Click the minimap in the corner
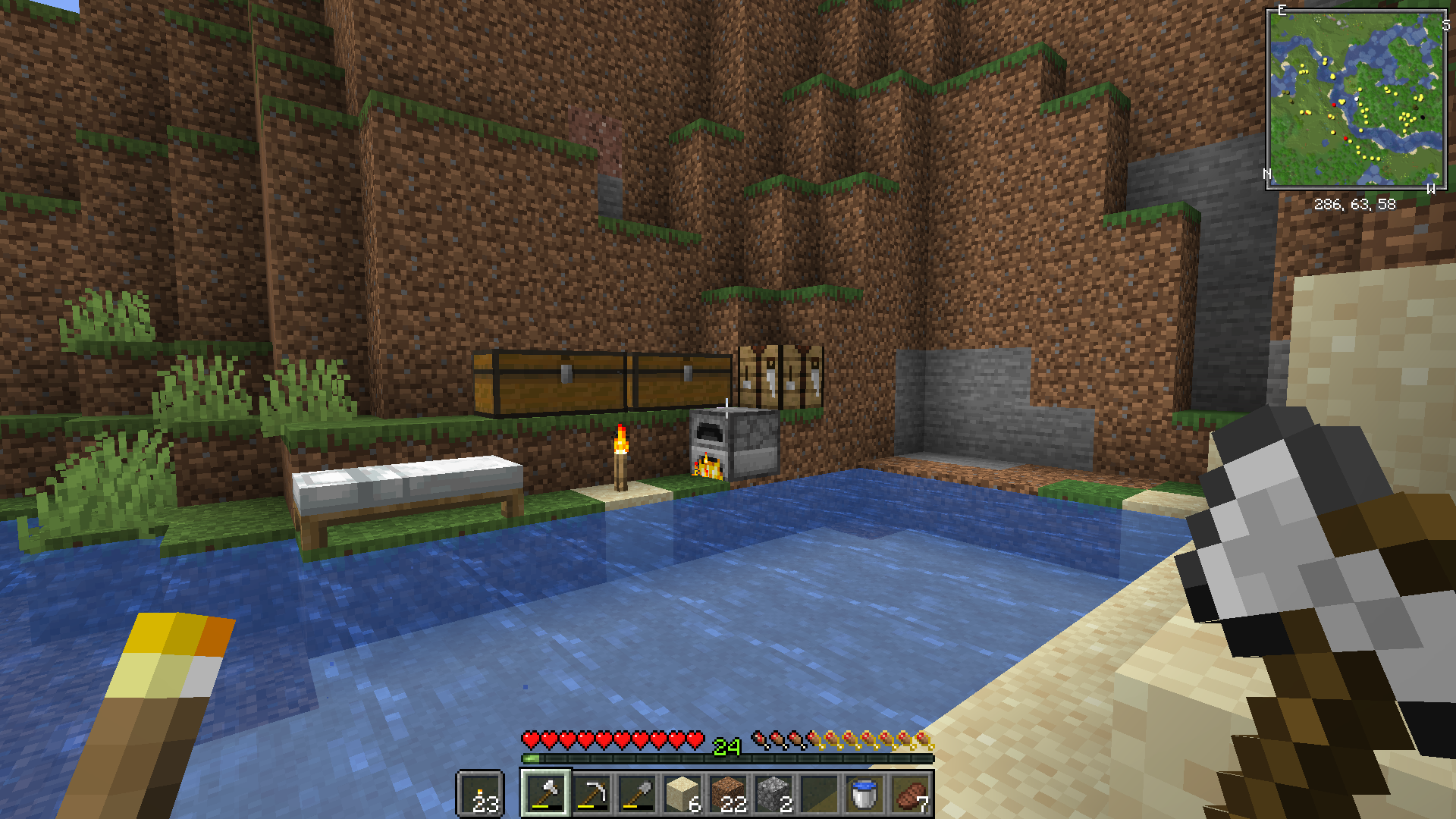The image size is (1456, 819). 1356,99
